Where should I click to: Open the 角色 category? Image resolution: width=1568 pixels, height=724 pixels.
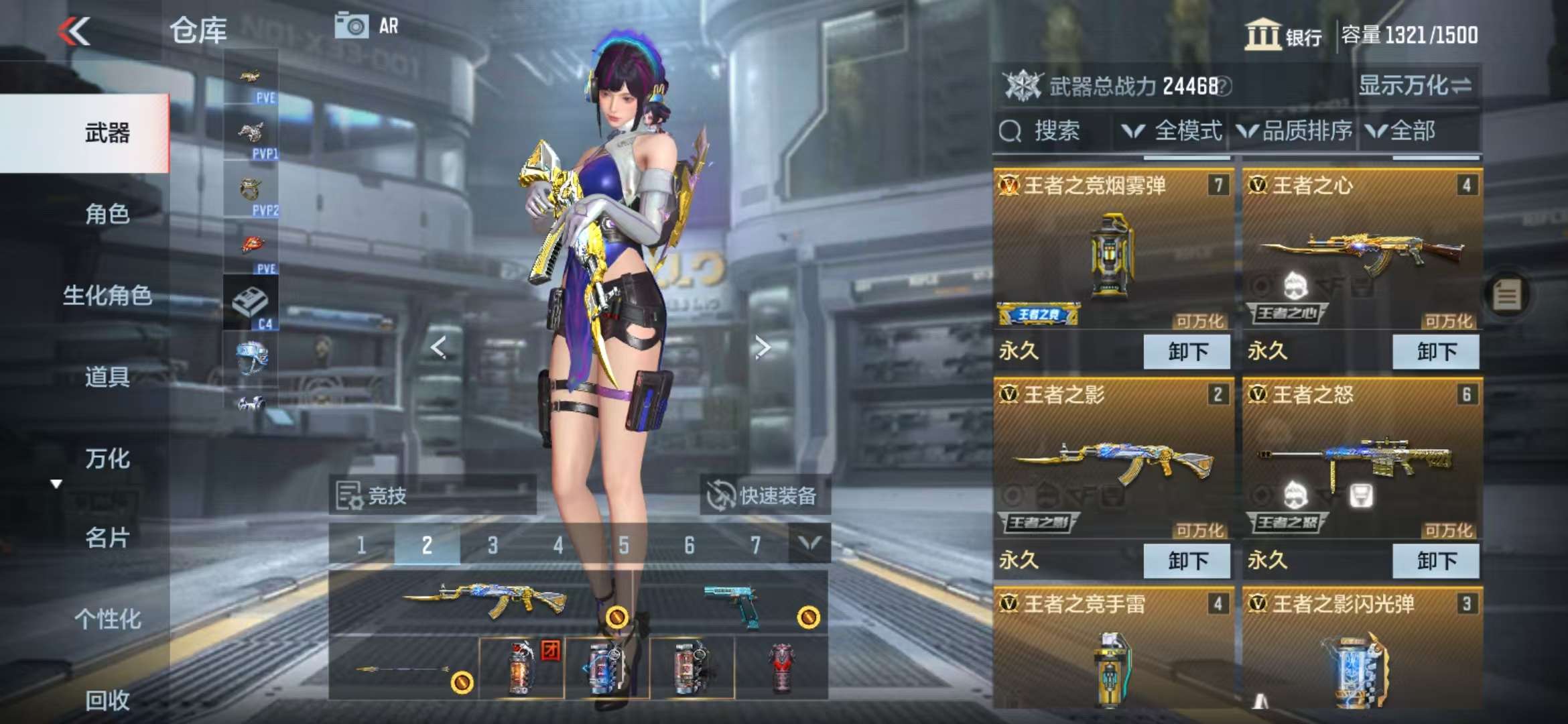click(107, 214)
